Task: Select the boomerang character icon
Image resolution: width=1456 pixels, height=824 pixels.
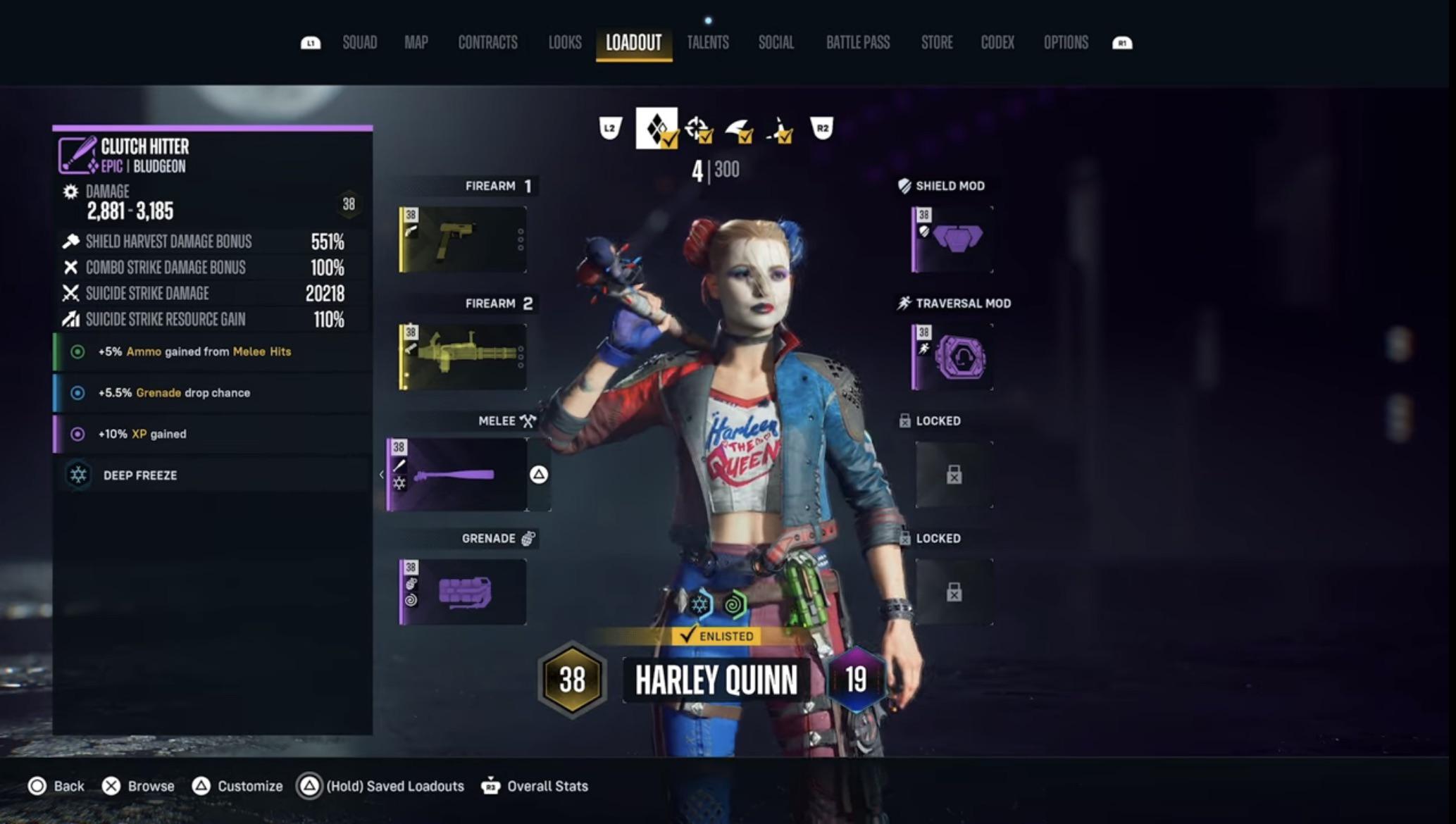Action: (738, 130)
